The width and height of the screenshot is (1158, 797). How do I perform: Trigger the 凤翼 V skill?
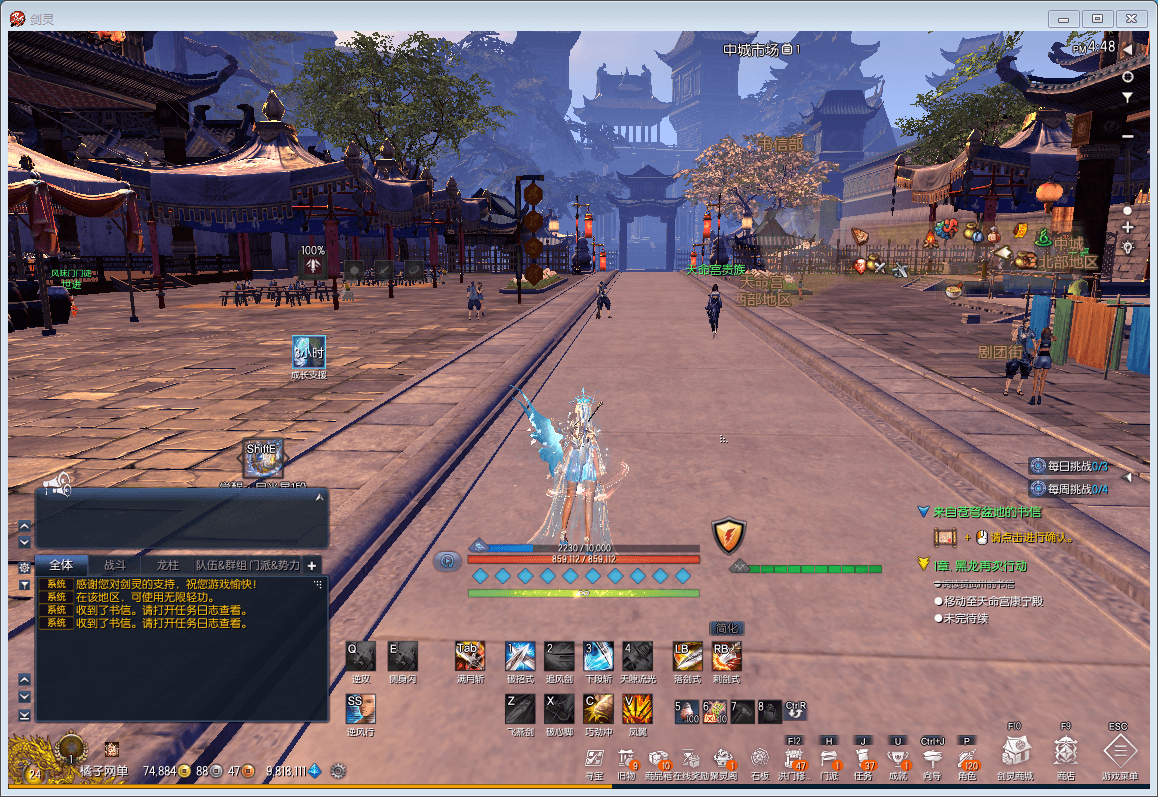(637, 709)
